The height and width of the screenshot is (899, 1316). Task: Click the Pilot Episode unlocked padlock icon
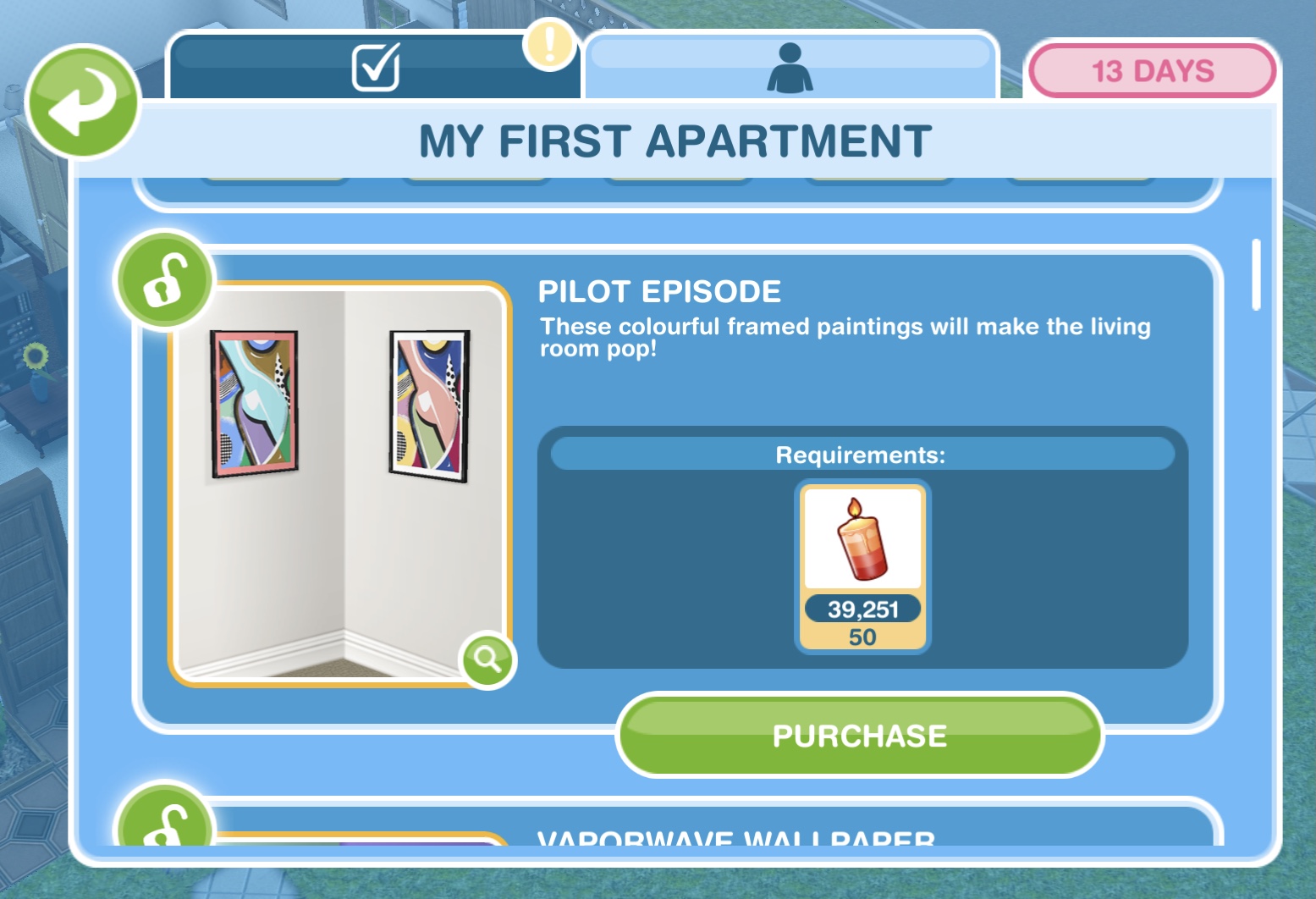(164, 280)
